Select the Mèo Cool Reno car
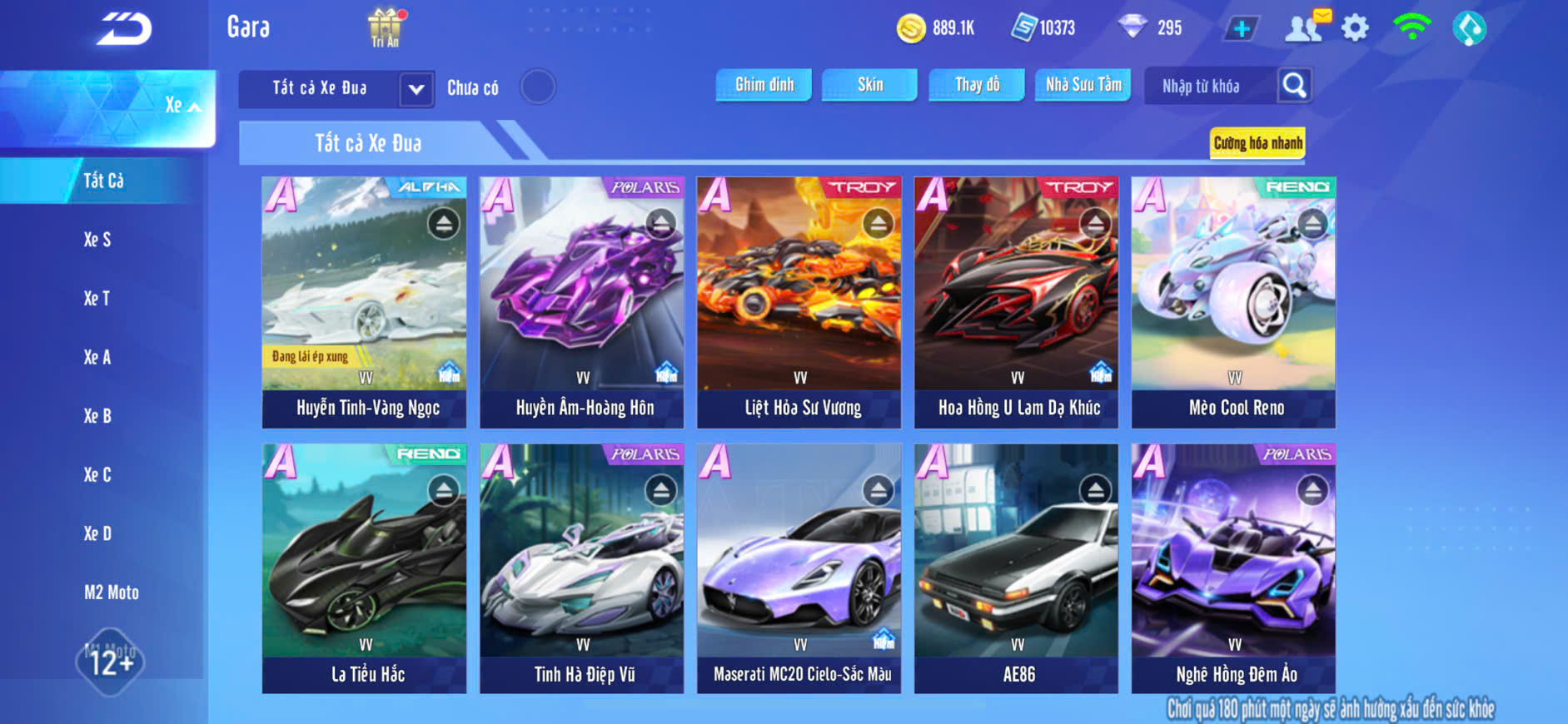This screenshot has width=1568, height=724. (x=1233, y=302)
